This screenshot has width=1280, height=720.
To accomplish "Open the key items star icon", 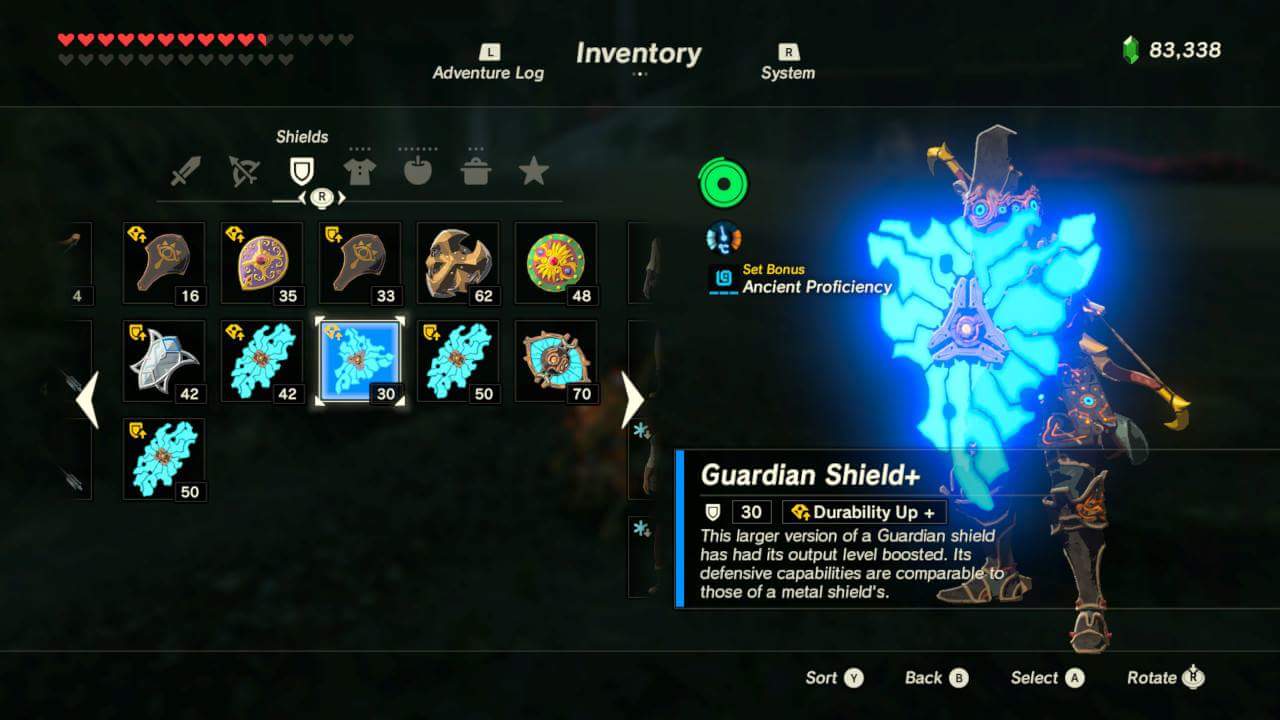I will [x=536, y=170].
